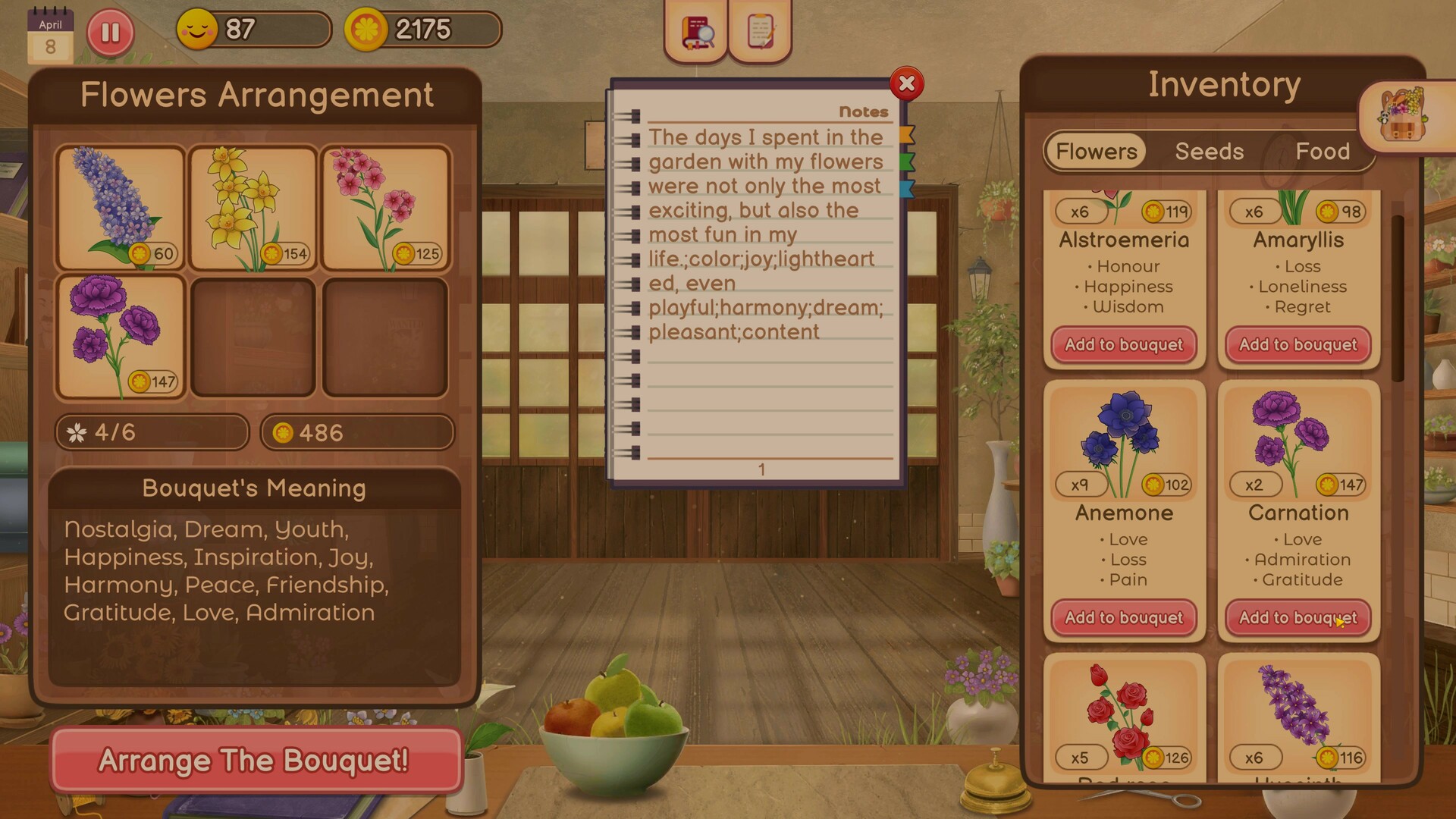Viewport: 1456px width, 819px height.
Task: Switch to the Food tab
Action: pos(1324,152)
